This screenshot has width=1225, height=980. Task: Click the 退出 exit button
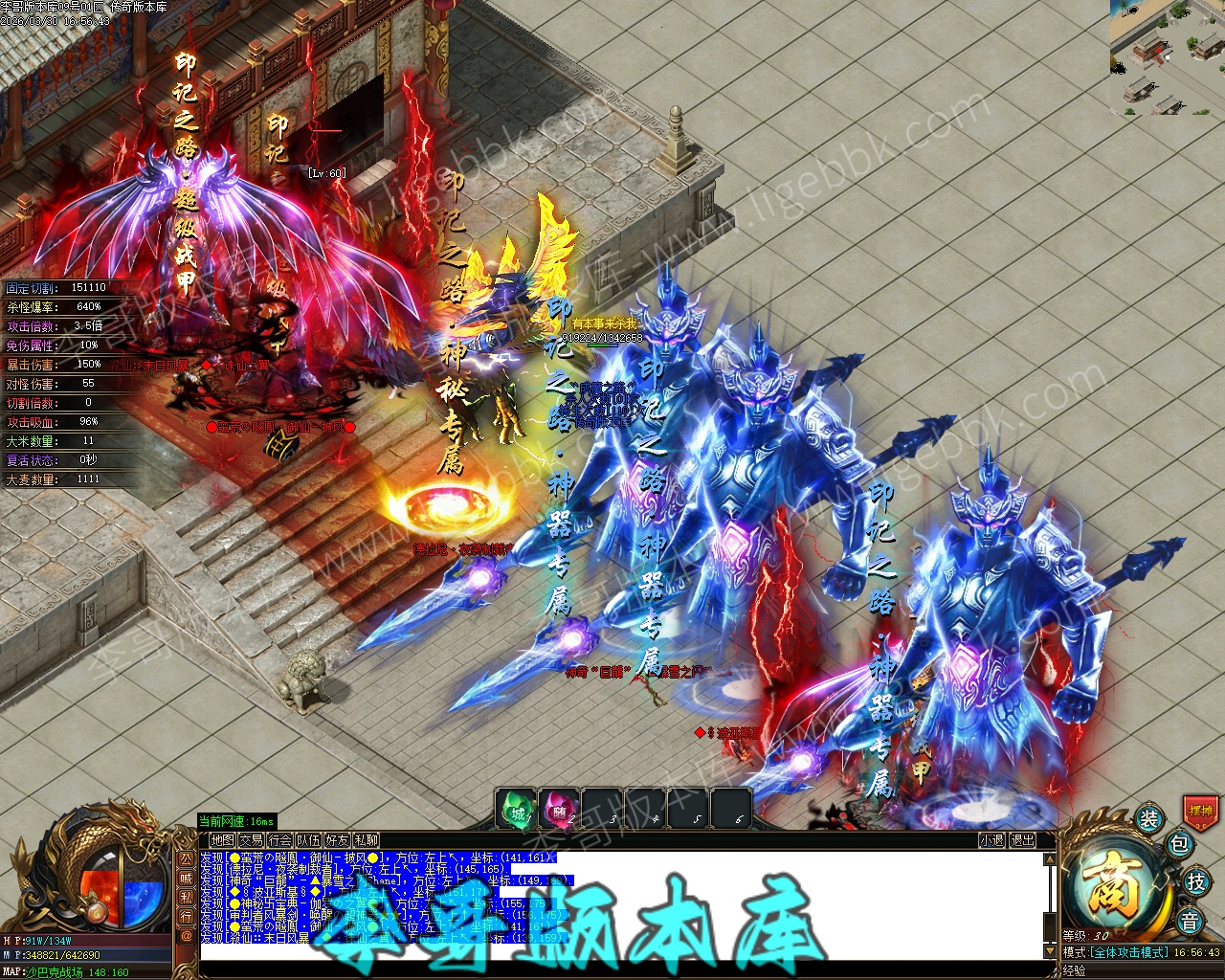pos(1022,840)
